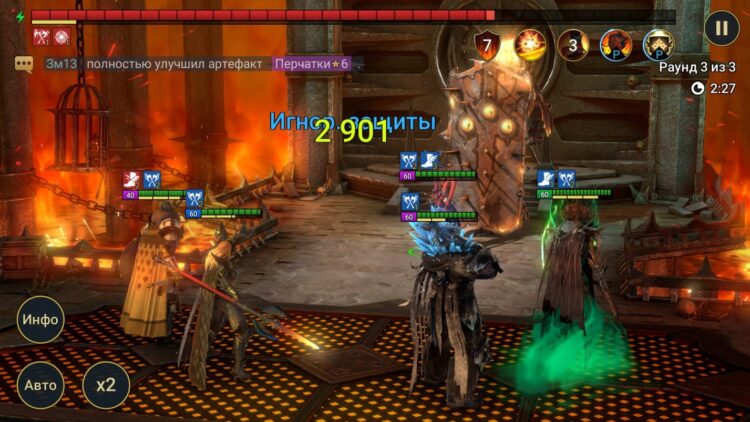This screenshot has height=422, width=750.
Task: Inspect the boss red target debuff icon
Action: pos(62,38)
